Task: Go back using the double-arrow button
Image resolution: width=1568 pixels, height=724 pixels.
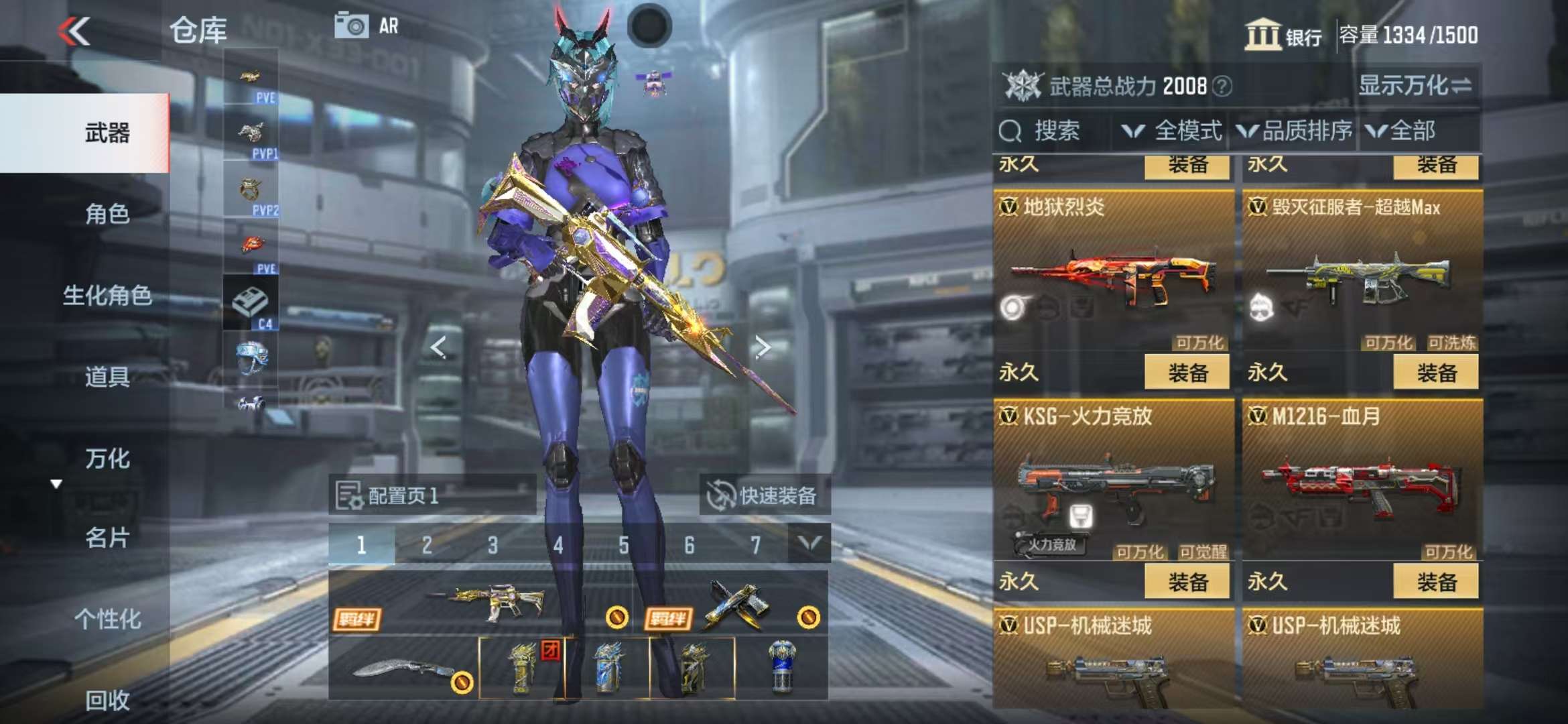Action: pyautogui.click(x=74, y=32)
